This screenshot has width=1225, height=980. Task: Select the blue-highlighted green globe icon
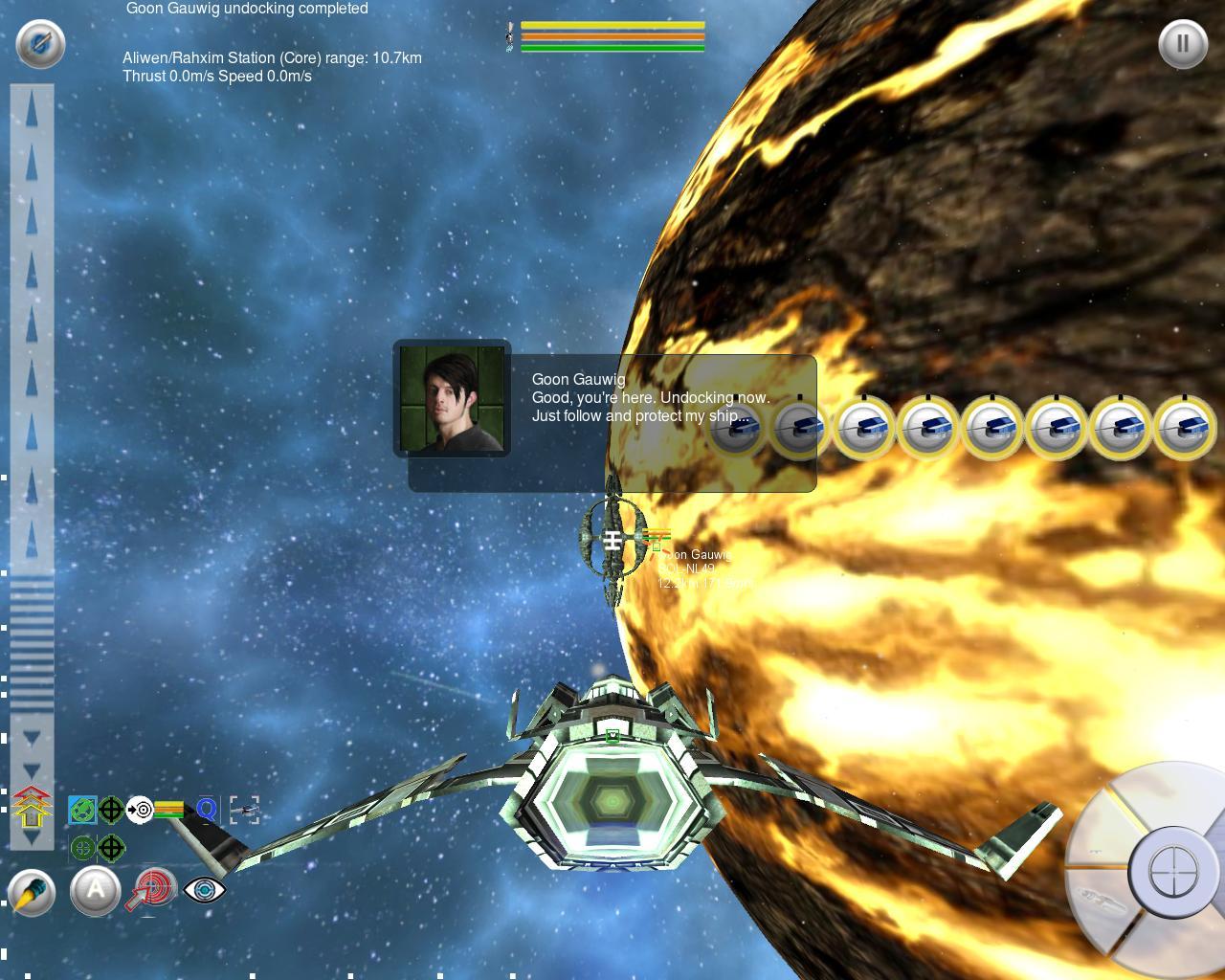[82, 810]
